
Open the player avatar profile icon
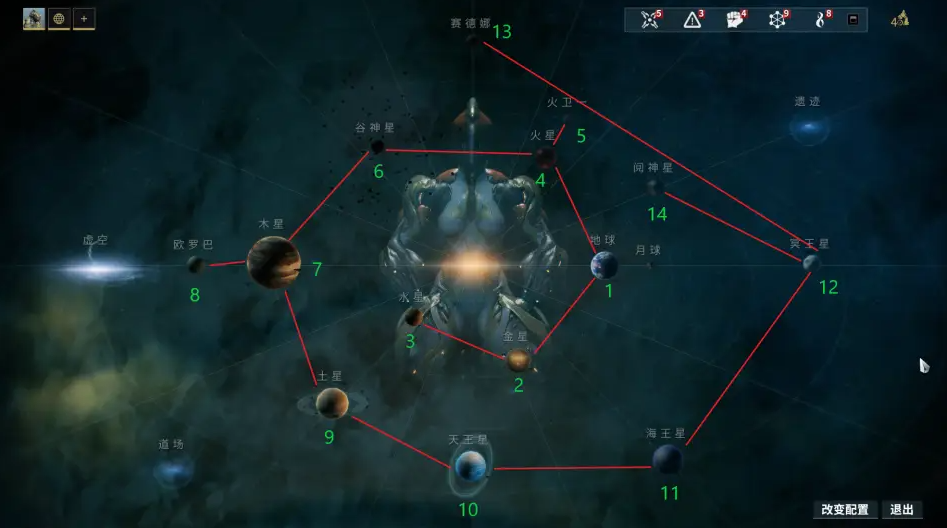pyautogui.click(x=34, y=18)
